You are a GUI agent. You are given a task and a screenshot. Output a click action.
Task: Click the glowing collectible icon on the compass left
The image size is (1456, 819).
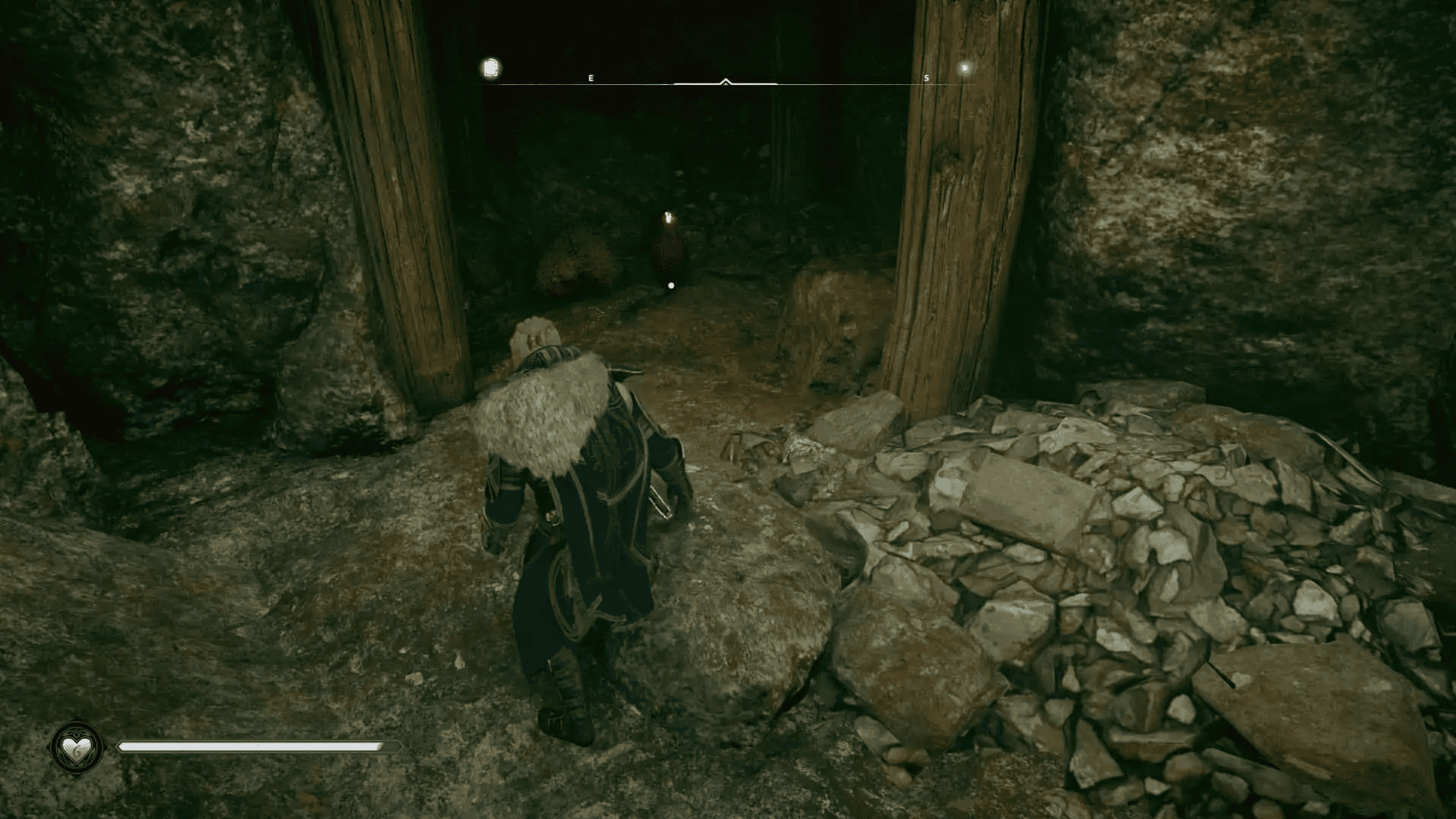490,68
